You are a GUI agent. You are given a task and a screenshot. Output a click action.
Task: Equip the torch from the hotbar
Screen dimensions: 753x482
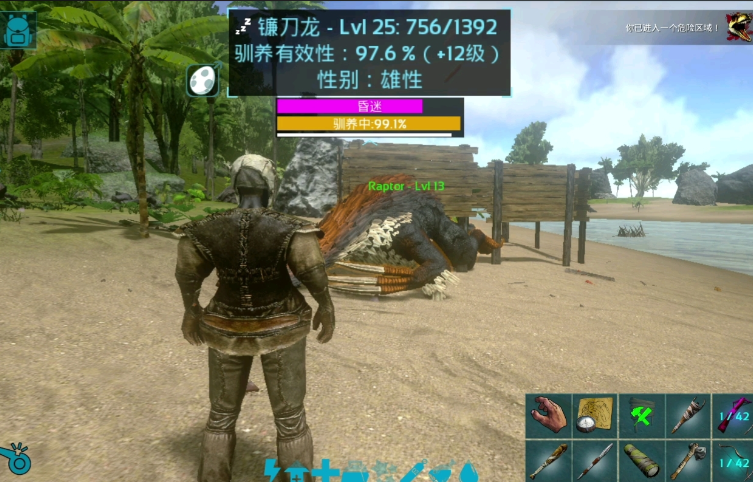686,415
